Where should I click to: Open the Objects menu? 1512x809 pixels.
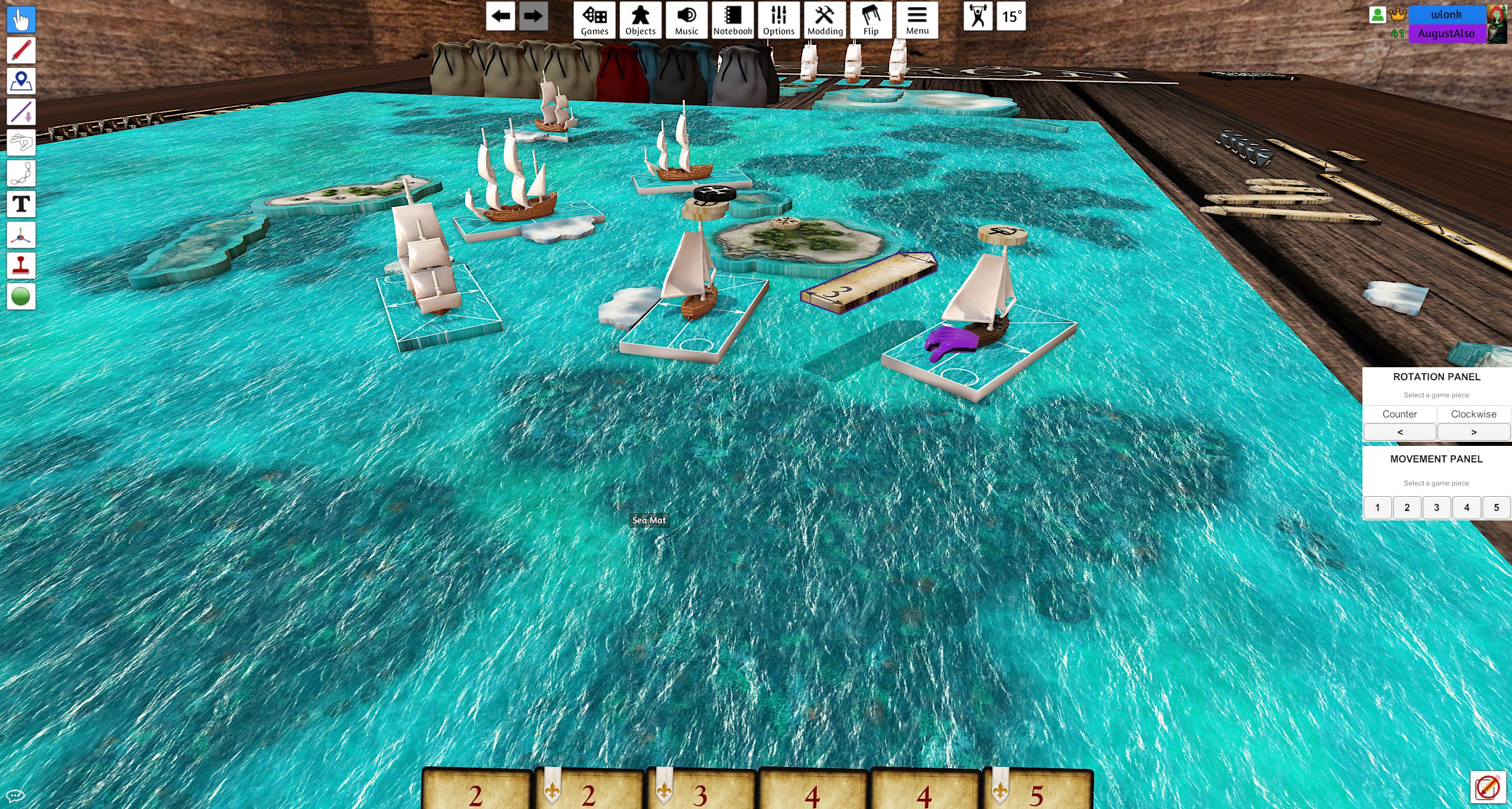pyautogui.click(x=640, y=20)
